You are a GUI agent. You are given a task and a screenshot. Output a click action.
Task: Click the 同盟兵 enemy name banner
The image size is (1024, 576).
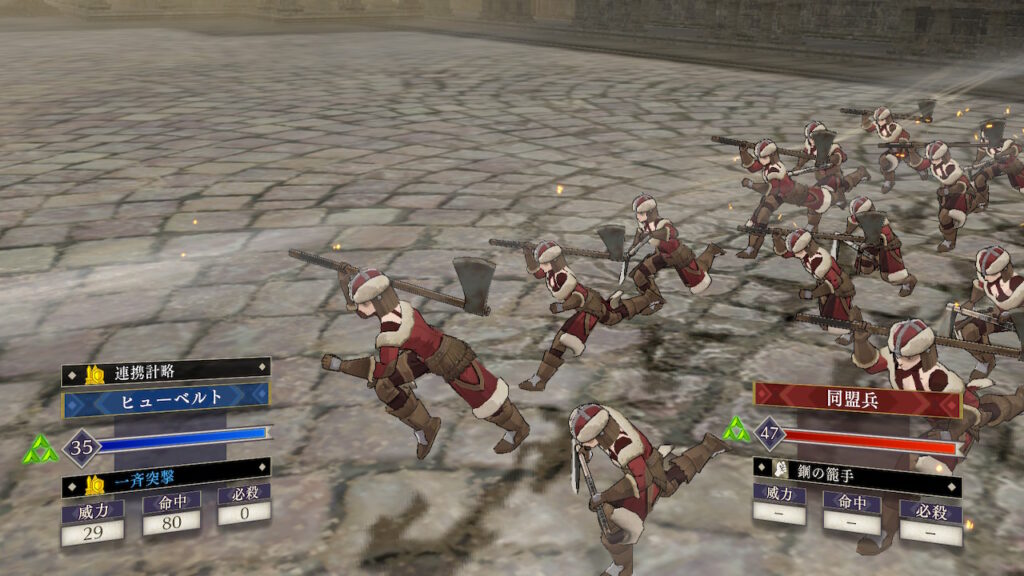tap(857, 399)
